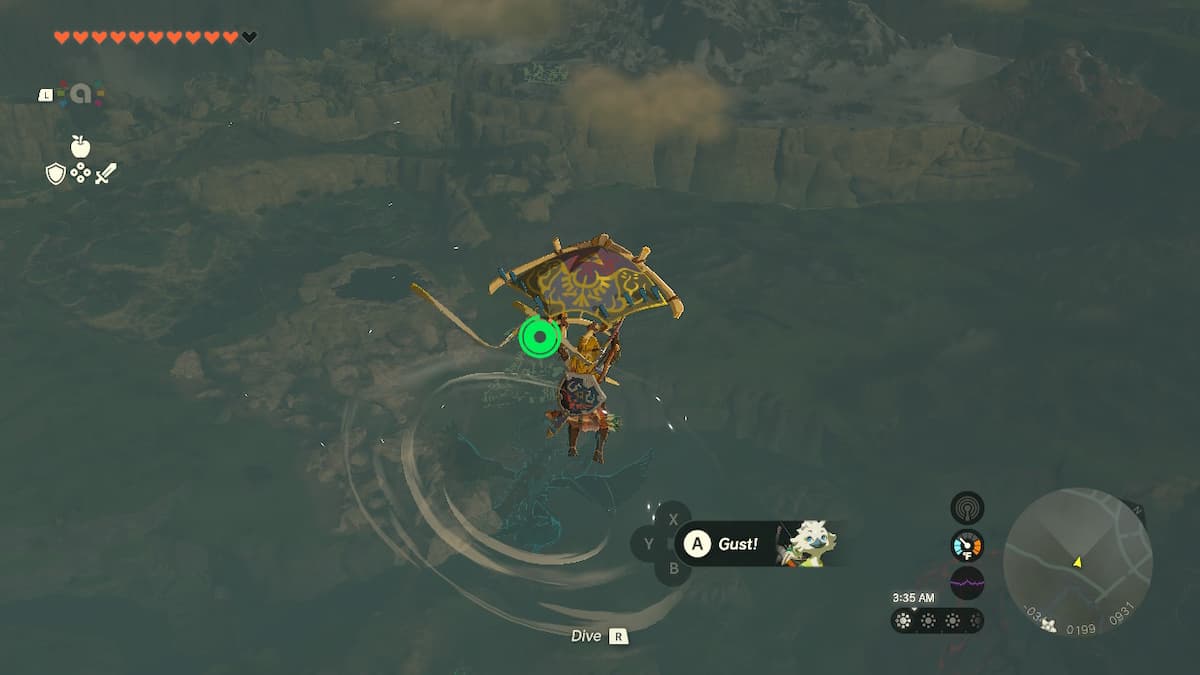The height and width of the screenshot is (675, 1200).
Task: Open the circular minimap
Action: coord(1077,561)
